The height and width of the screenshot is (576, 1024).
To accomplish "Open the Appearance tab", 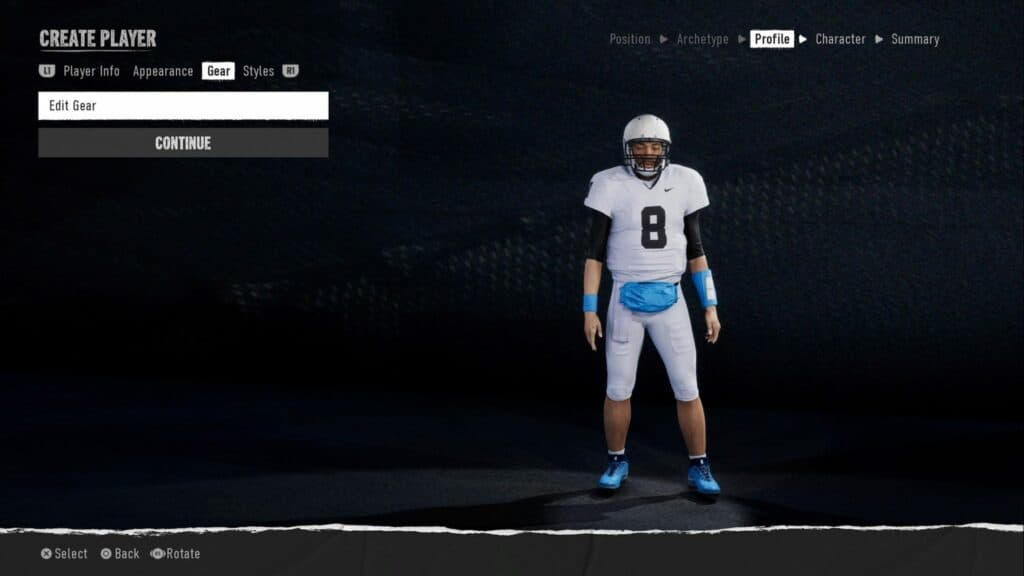I will click(163, 71).
